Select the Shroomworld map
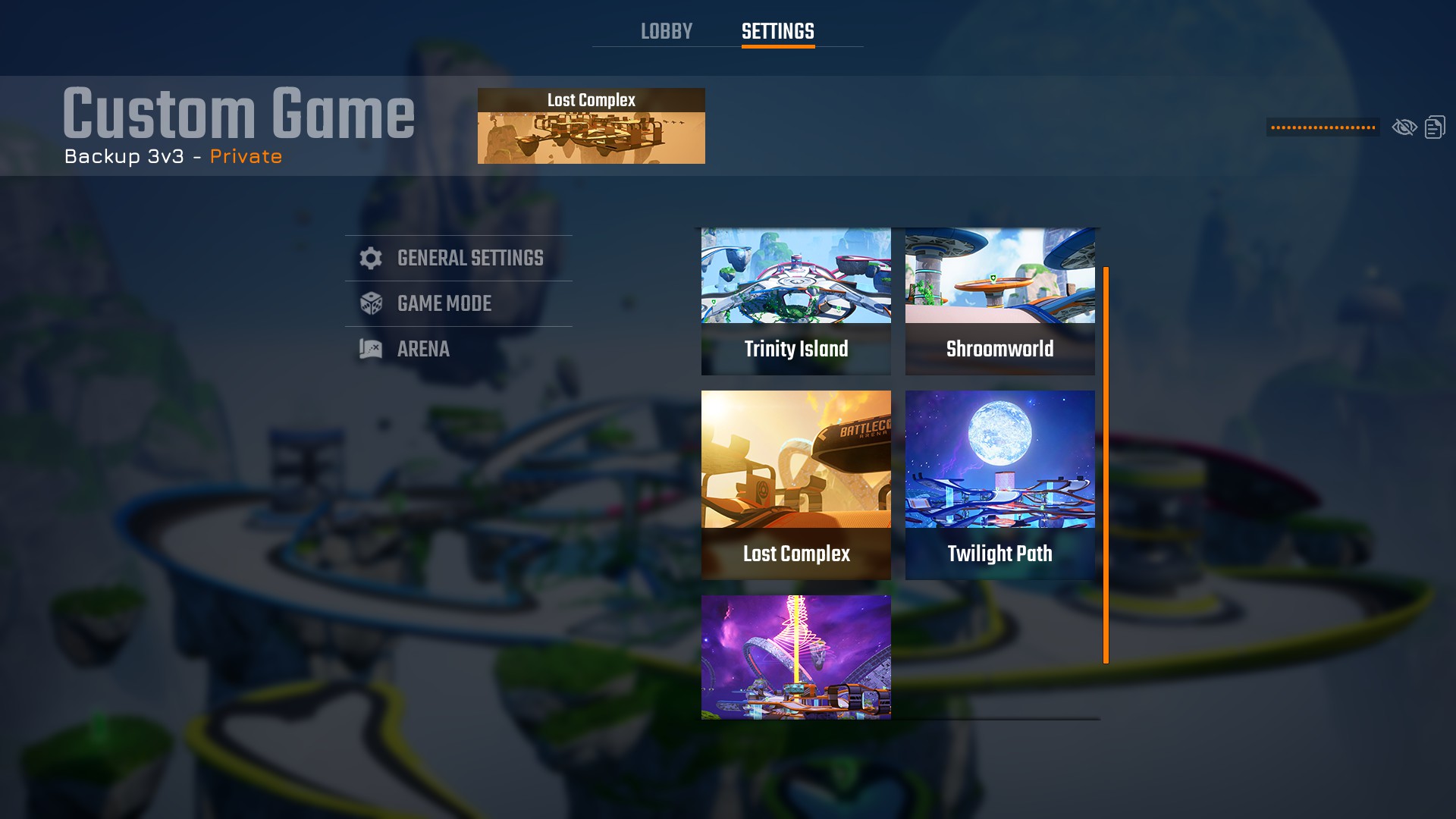 tap(999, 301)
